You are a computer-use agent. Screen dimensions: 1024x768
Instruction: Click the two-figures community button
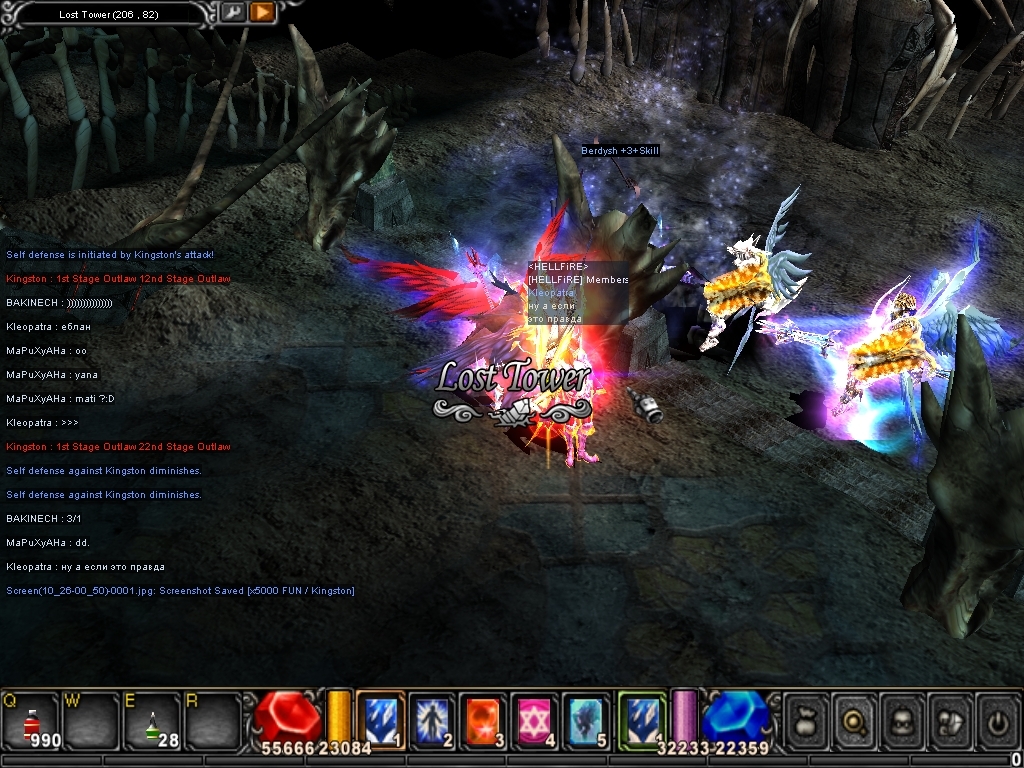click(951, 719)
